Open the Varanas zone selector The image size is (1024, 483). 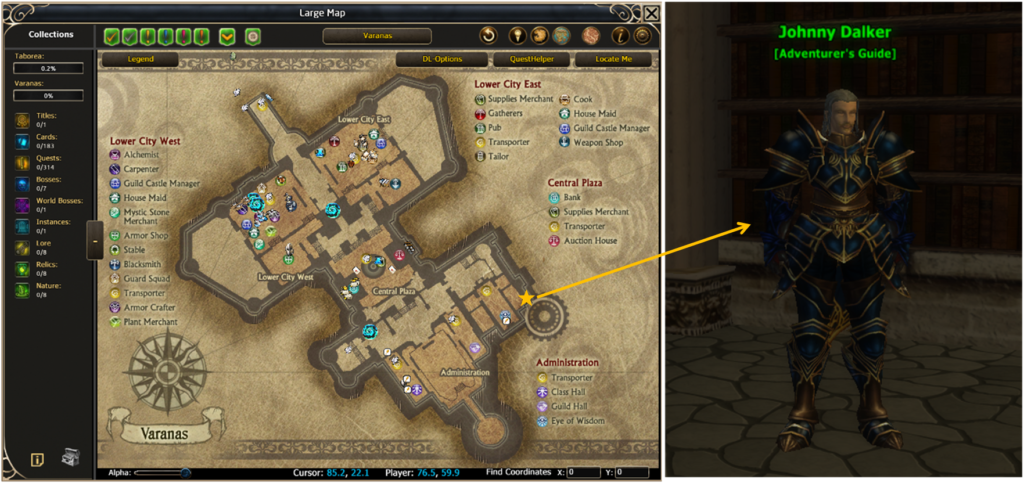tap(377, 36)
